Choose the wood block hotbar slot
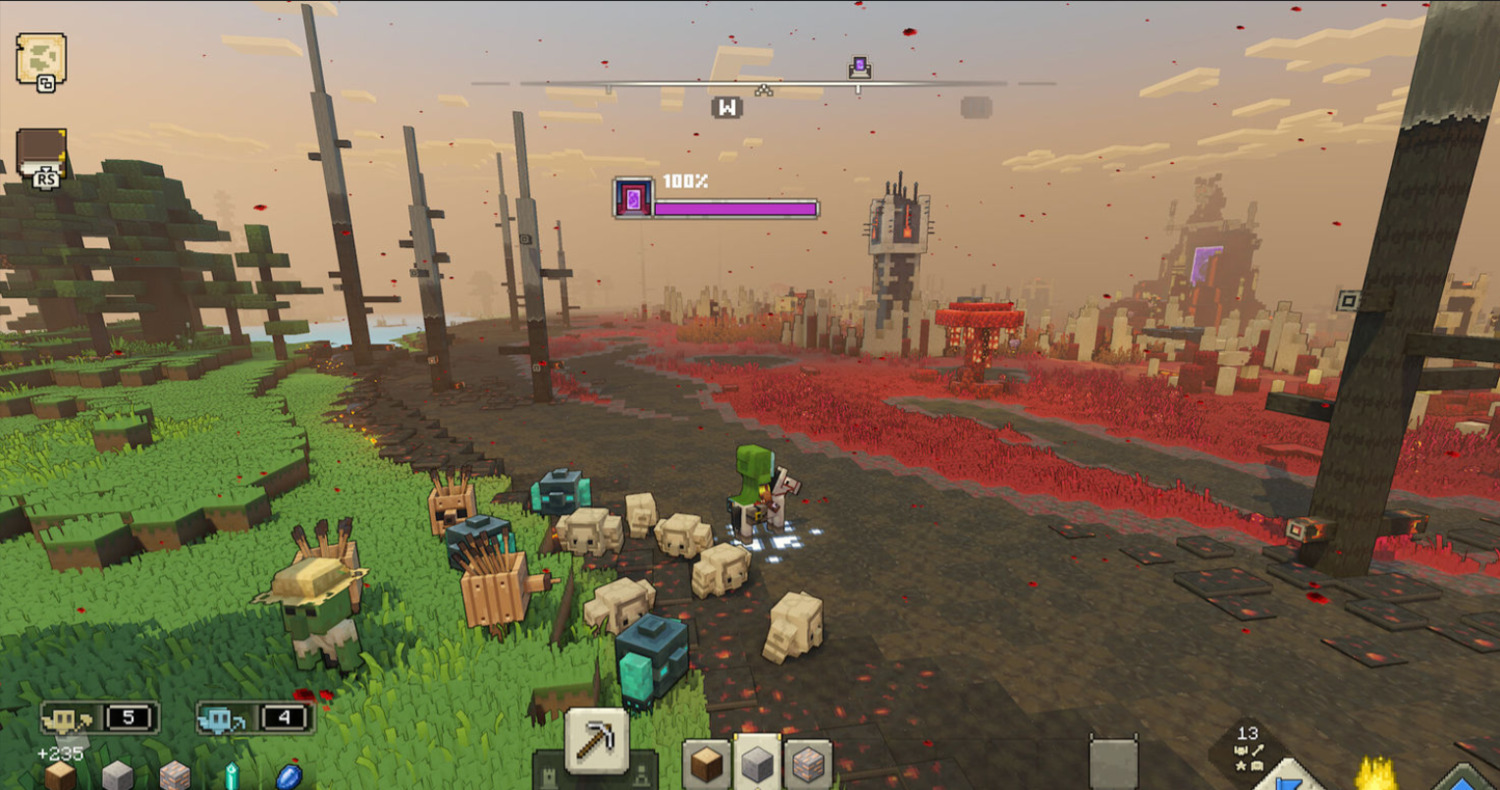The width and height of the screenshot is (1500, 790). (x=706, y=765)
